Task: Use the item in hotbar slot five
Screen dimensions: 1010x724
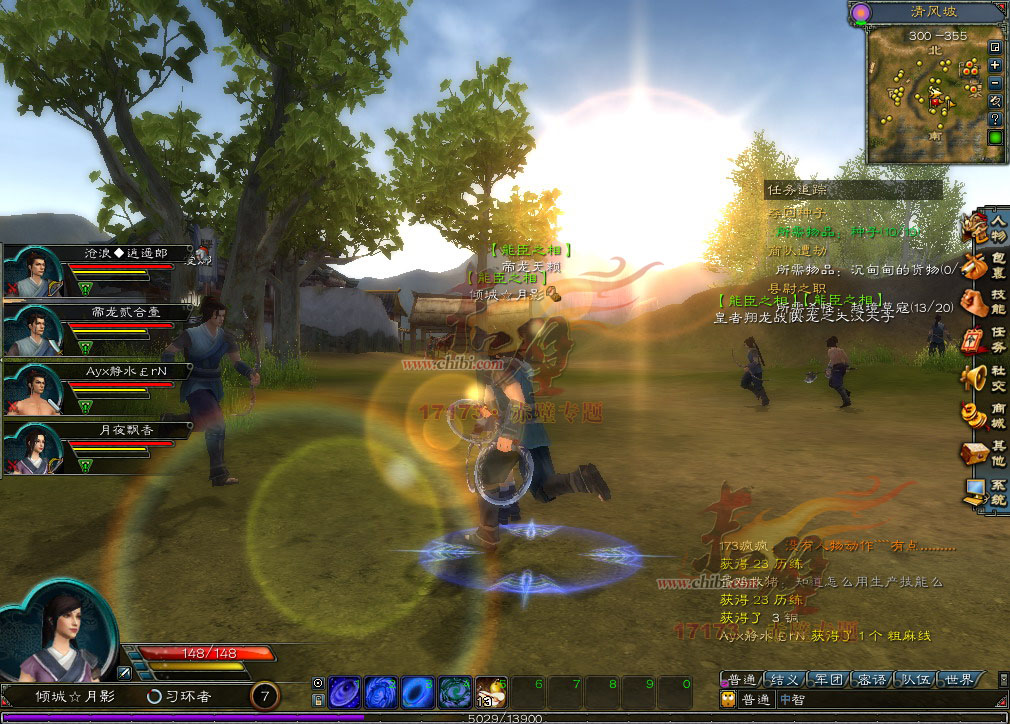Action: [x=492, y=692]
